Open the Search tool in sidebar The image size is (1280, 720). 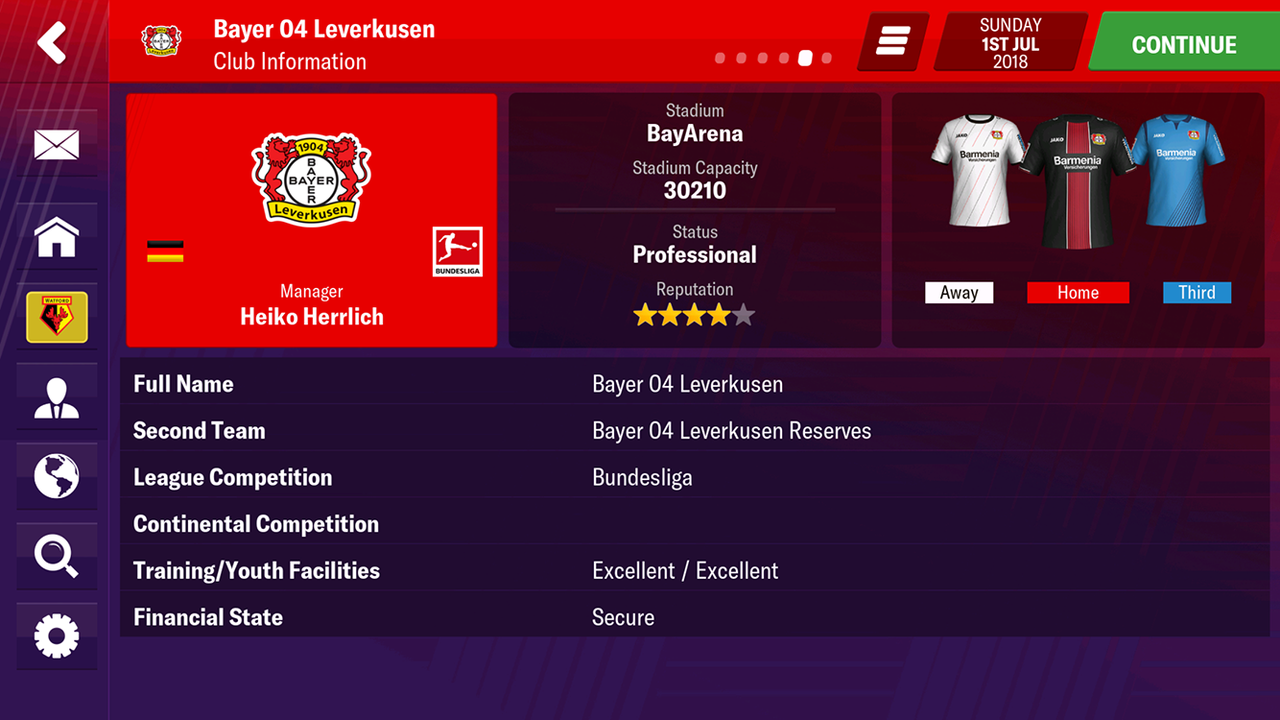57,557
